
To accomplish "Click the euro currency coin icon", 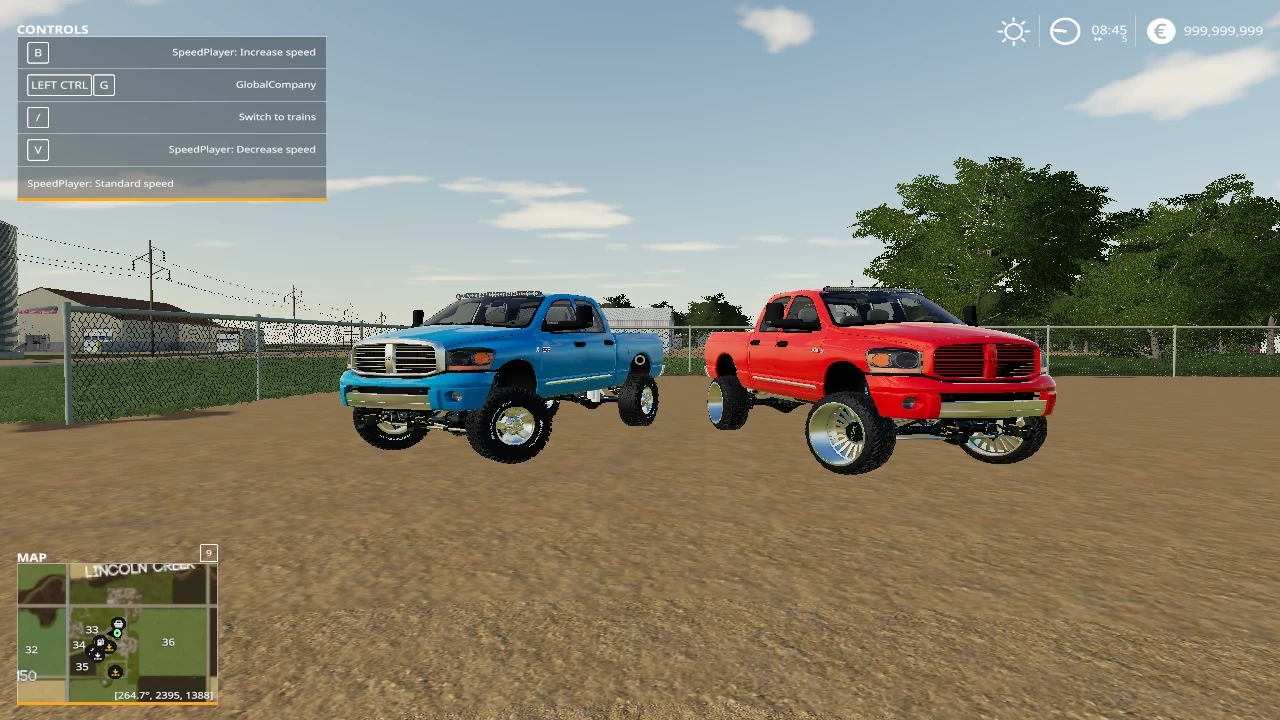I will click(1160, 31).
